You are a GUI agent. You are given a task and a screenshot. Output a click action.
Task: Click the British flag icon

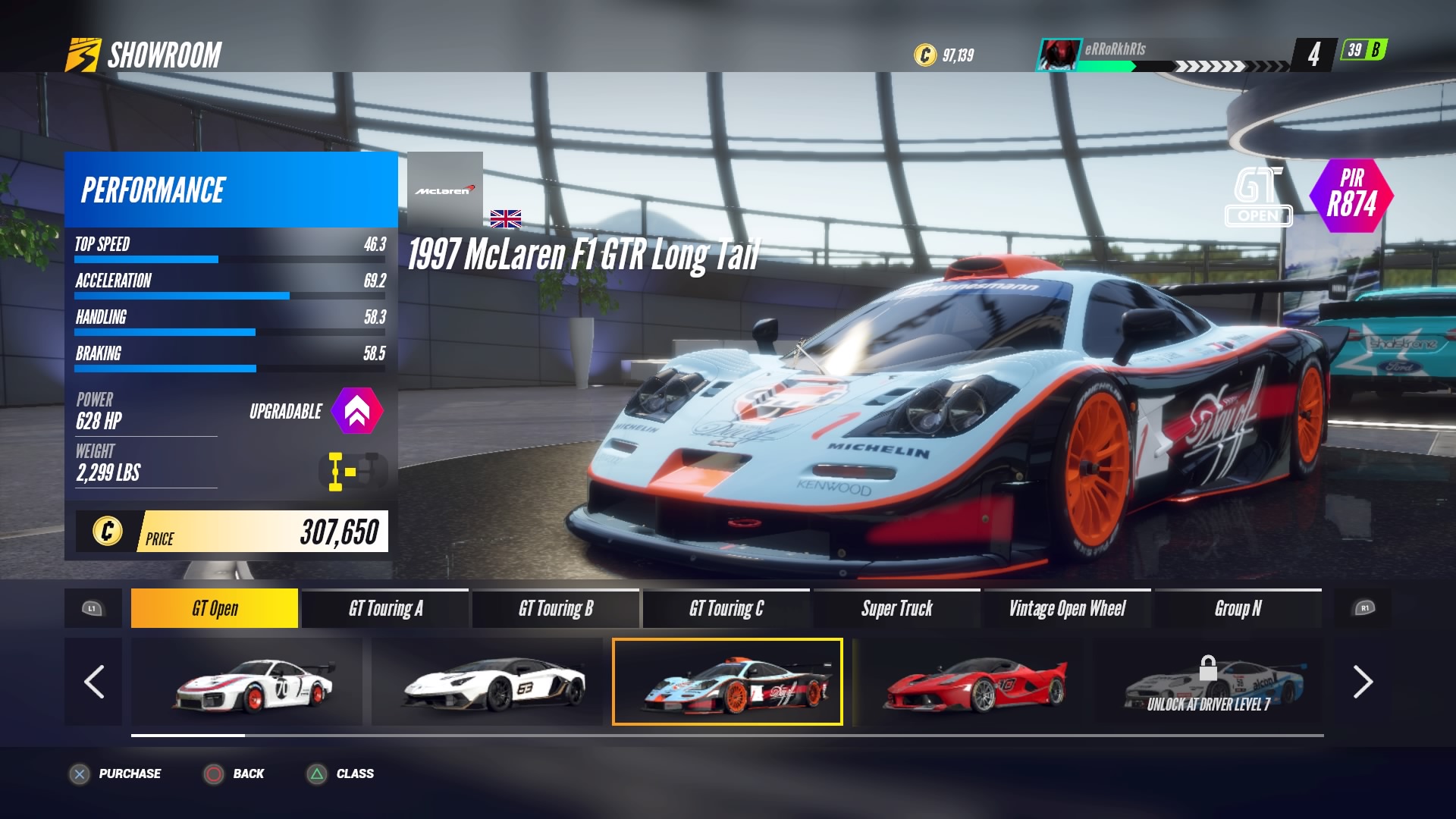[x=506, y=220]
